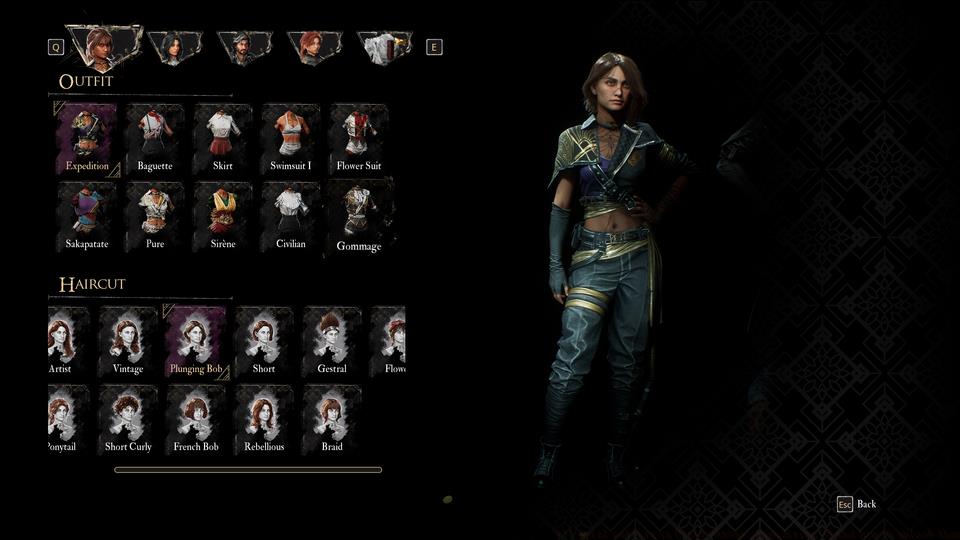Image resolution: width=960 pixels, height=540 pixels.
Task: Choose the Short haircut
Action: point(264,342)
